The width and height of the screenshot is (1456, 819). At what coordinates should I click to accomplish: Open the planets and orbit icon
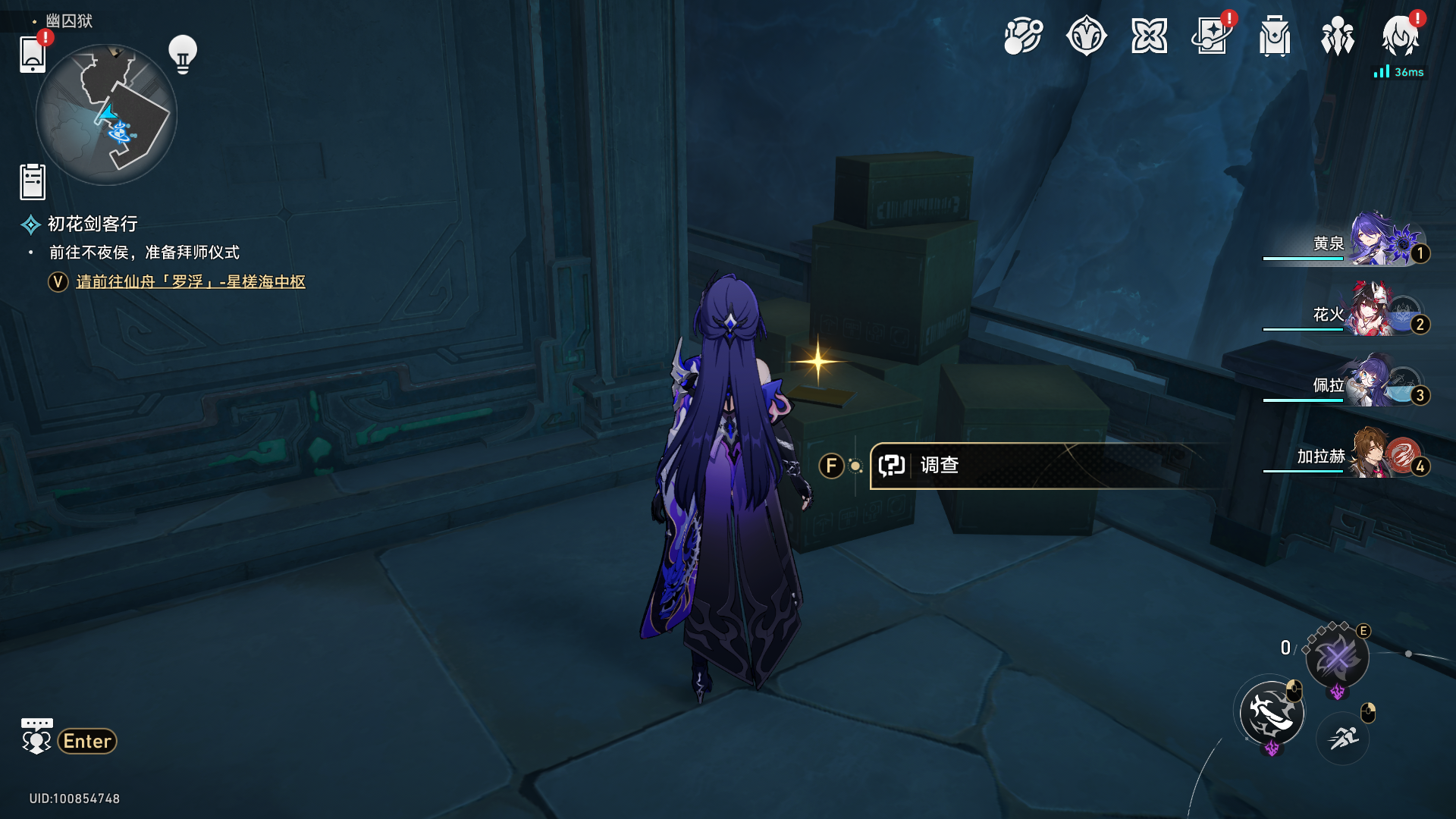(x=1023, y=36)
